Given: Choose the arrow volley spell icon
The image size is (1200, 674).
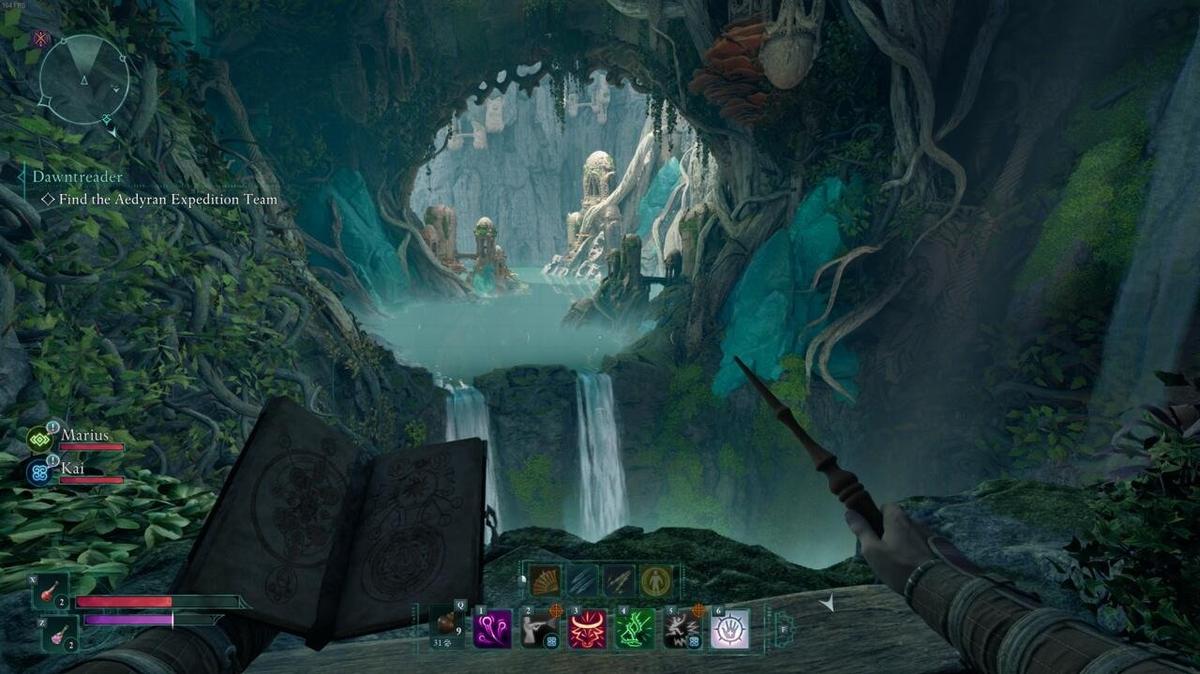Looking at the screenshot, I should (x=619, y=581).
